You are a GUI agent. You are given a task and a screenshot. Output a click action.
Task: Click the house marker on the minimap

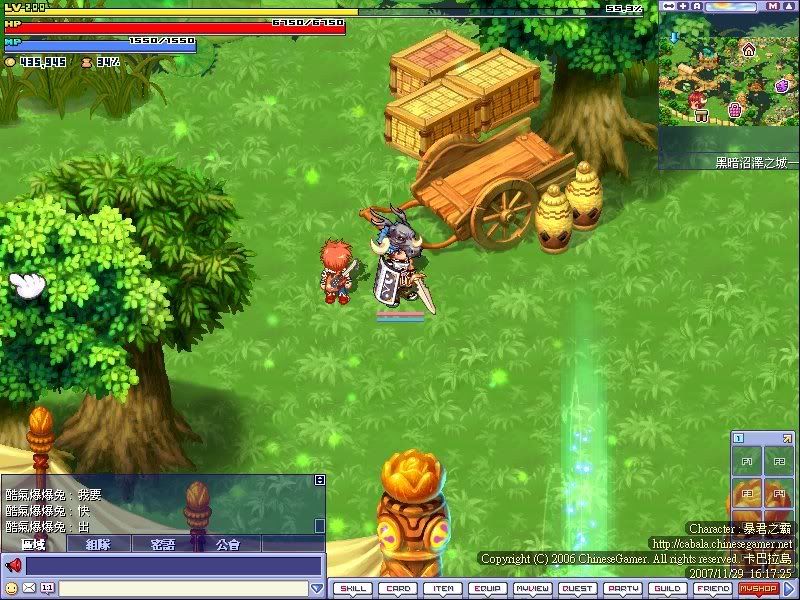tap(747, 48)
